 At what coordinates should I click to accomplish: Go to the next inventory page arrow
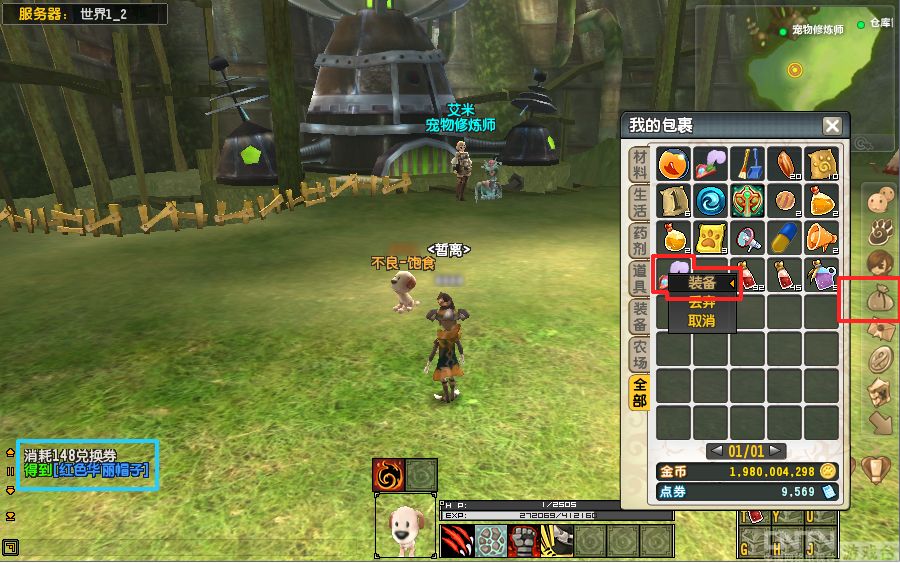click(x=775, y=451)
